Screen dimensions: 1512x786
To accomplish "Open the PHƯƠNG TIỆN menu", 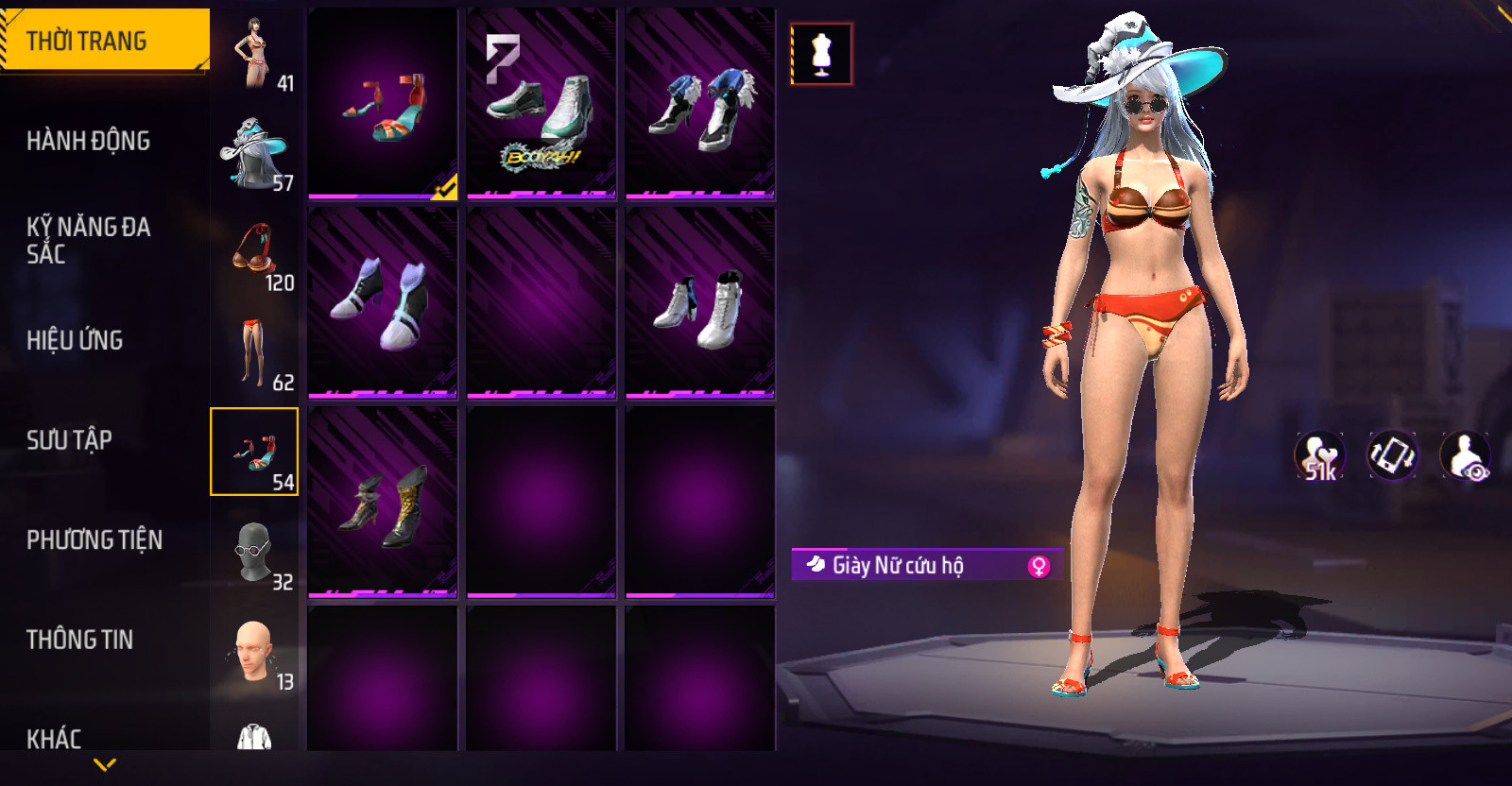I will point(94,539).
